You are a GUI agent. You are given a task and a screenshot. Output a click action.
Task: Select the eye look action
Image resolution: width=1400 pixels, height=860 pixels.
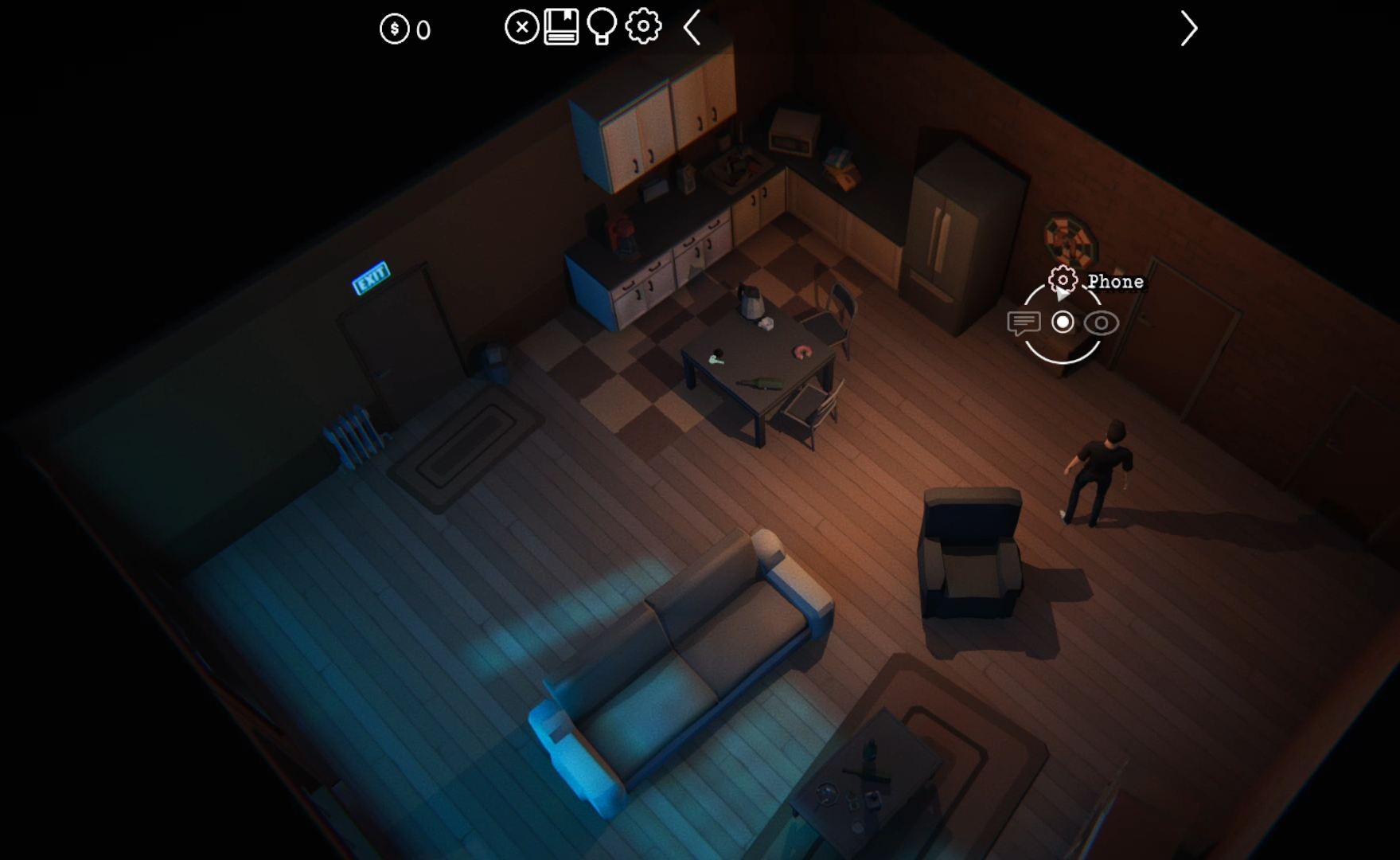click(x=1102, y=322)
